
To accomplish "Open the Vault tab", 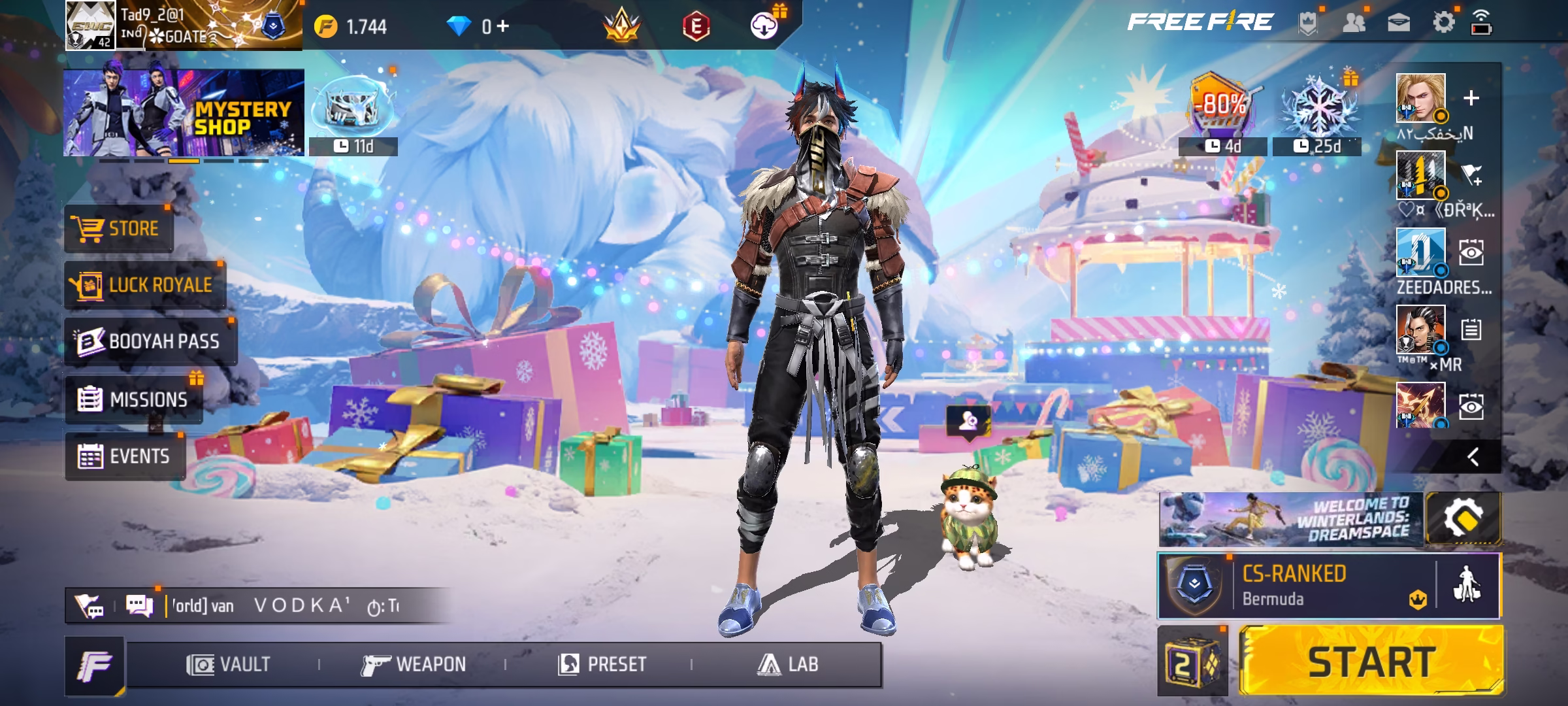I will click(228, 665).
